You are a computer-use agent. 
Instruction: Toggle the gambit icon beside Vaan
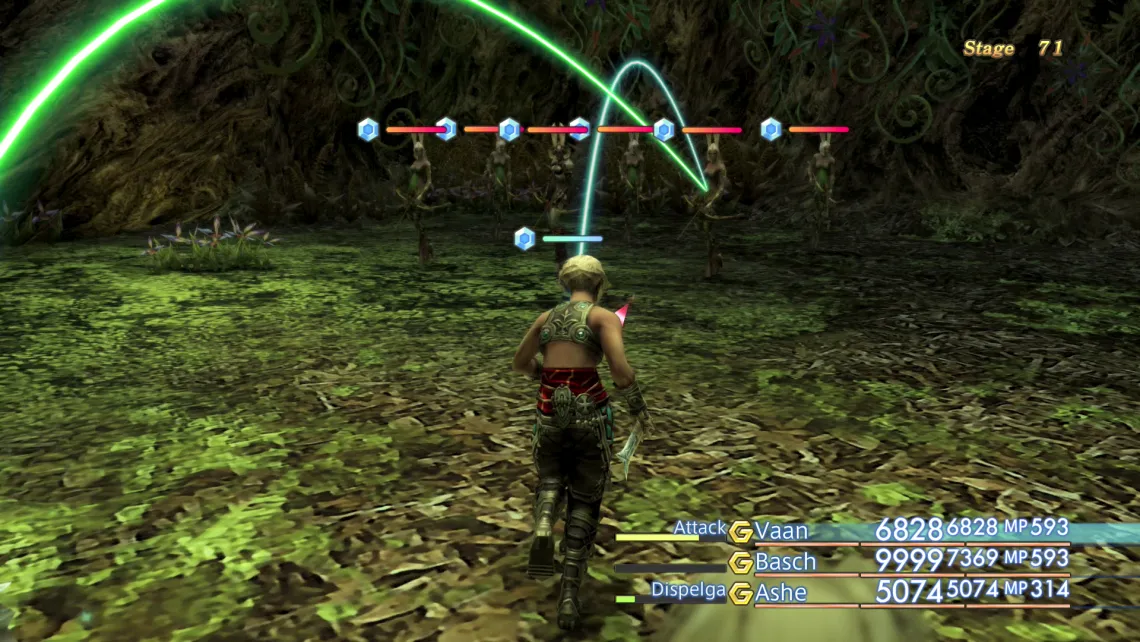(x=740, y=532)
